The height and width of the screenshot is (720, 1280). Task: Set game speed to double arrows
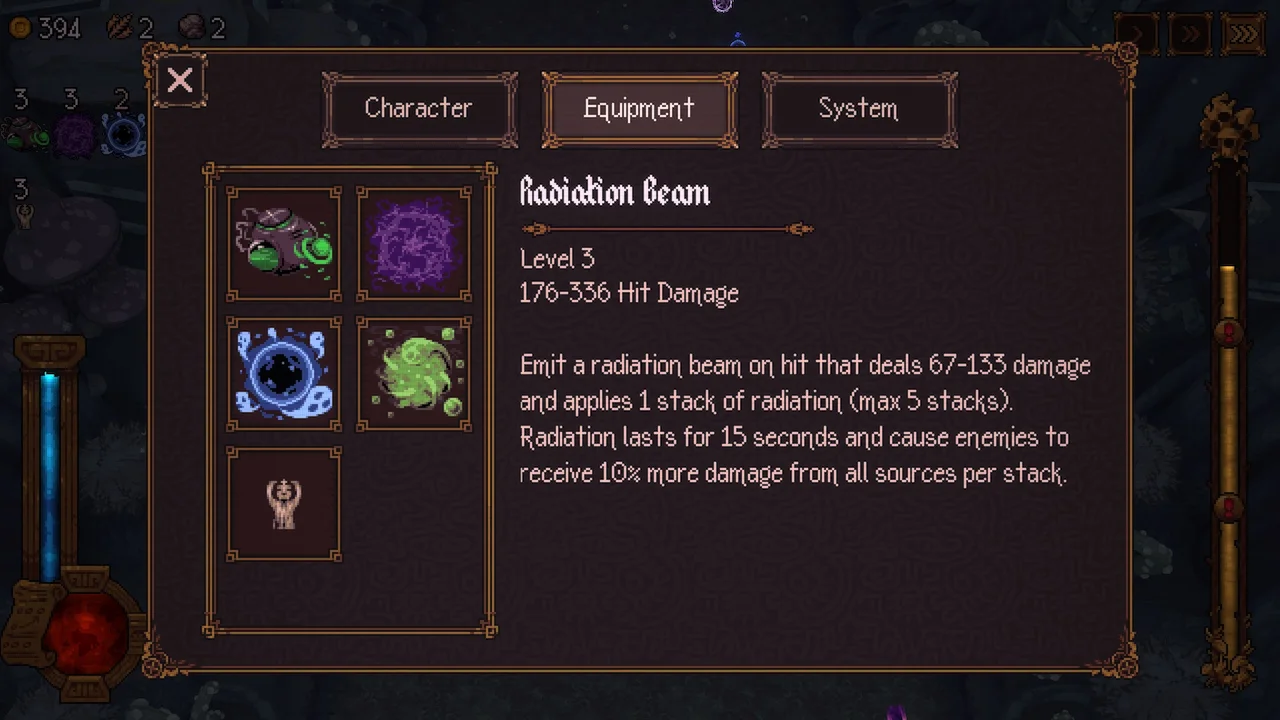(1190, 34)
